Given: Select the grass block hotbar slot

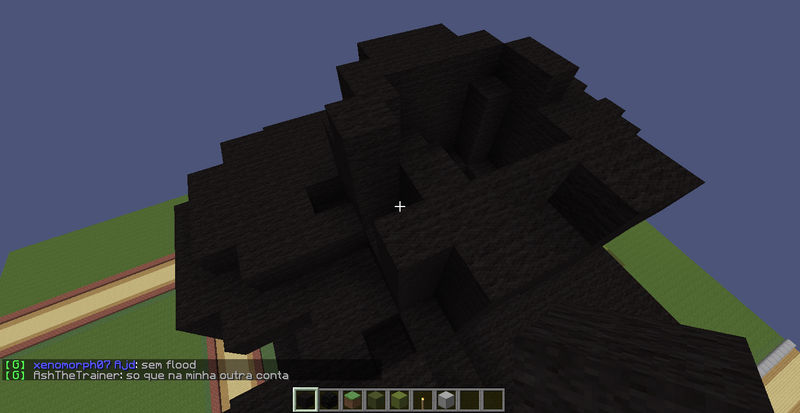Looking at the screenshot, I should pos(353,400).
